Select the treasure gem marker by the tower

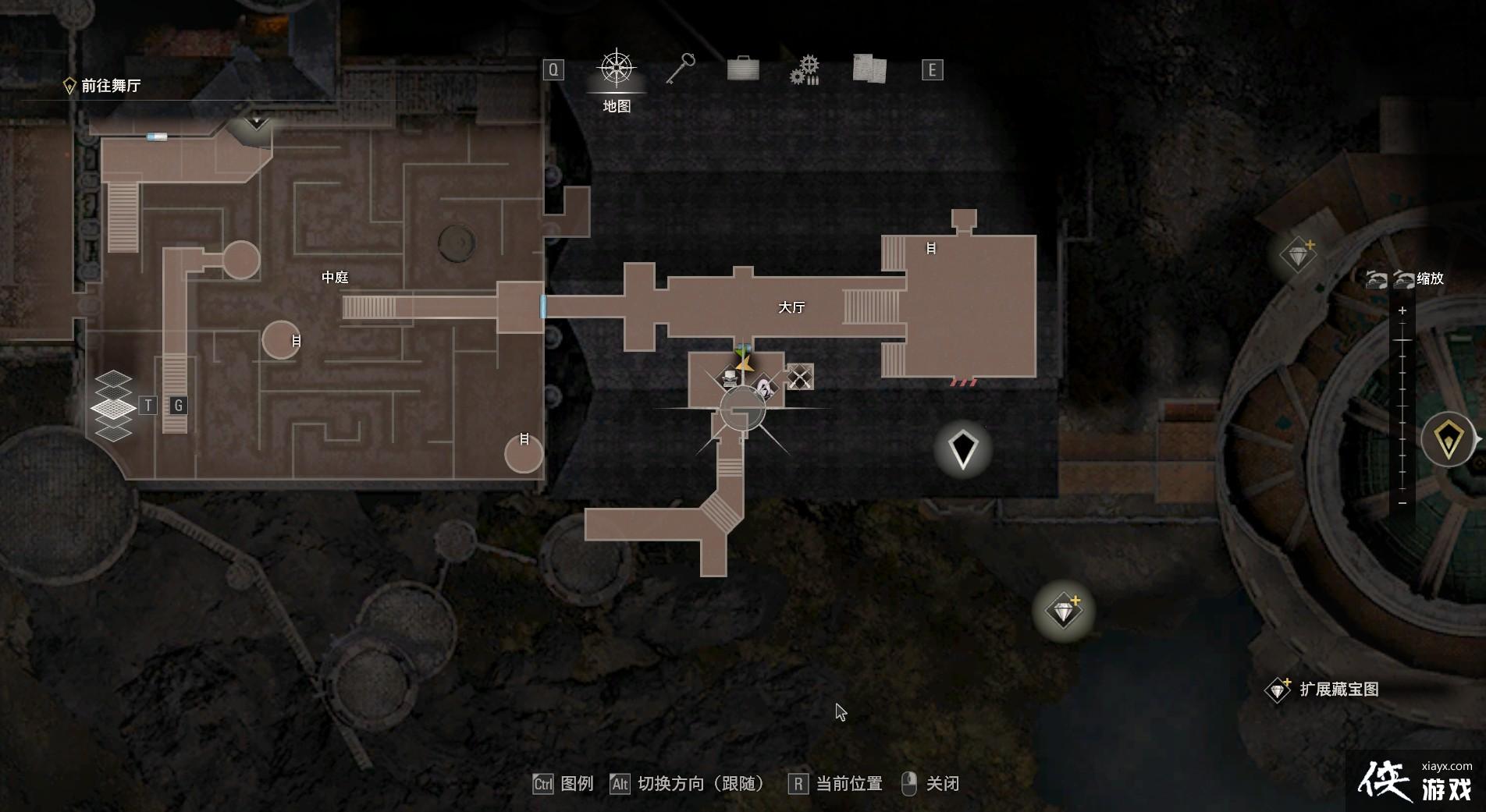pyautogui.click(x=1298, y=254)
